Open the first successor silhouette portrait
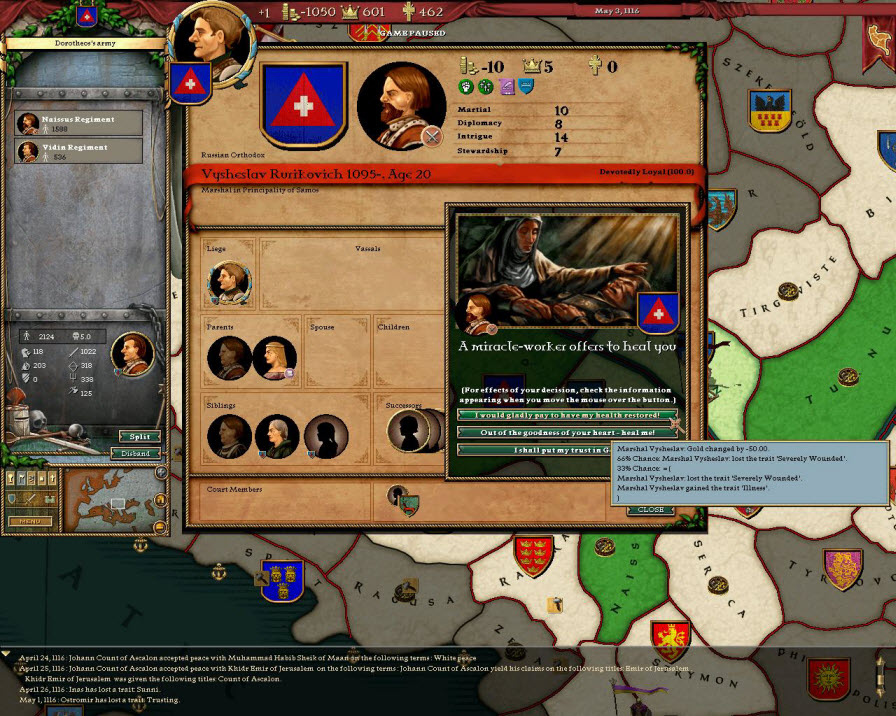The height and width of the screenshot is (716, 896). pyautogui.click(x=408, y=431)
